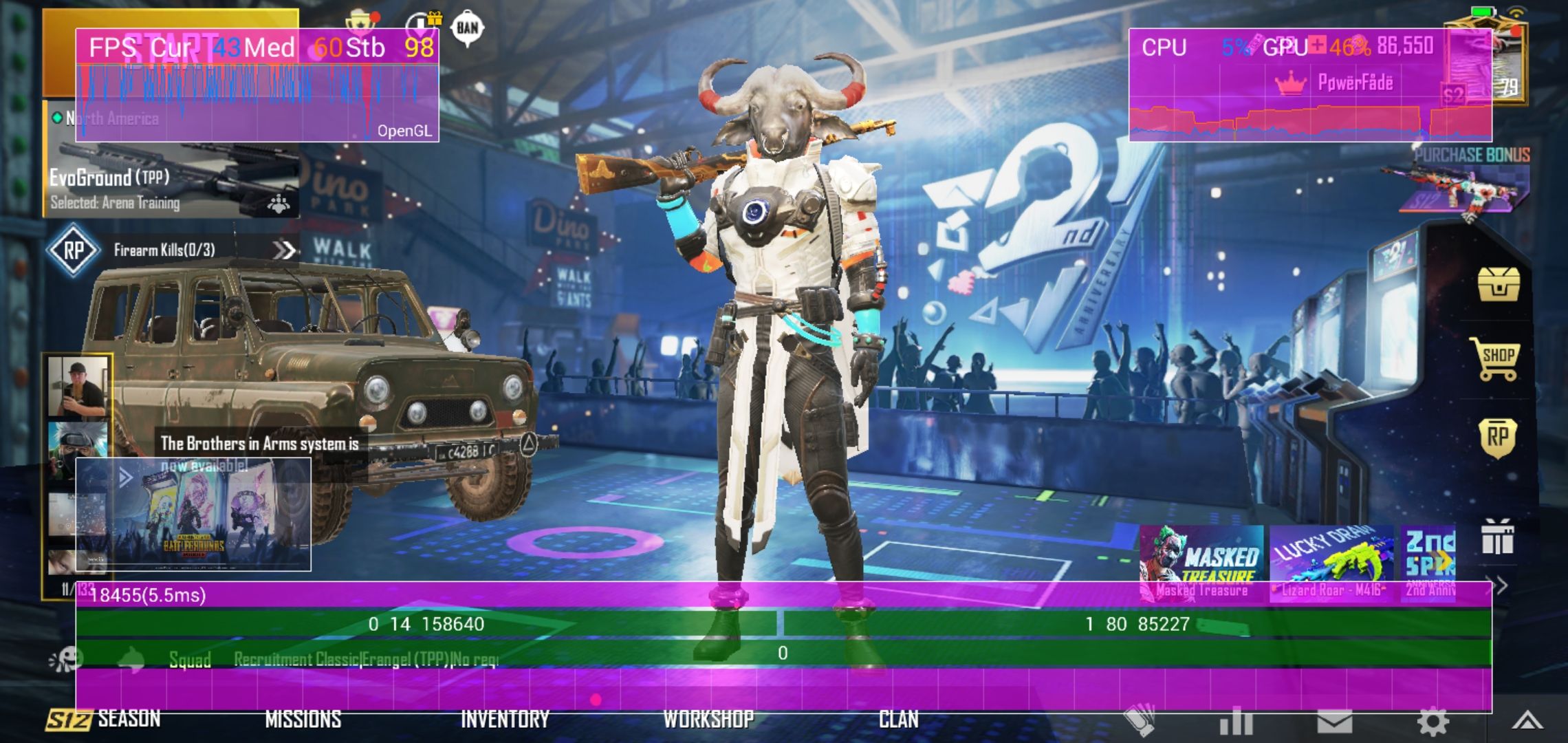Go to the Missions page
The image size is (1568, 743).
click(x=303, y=720)
